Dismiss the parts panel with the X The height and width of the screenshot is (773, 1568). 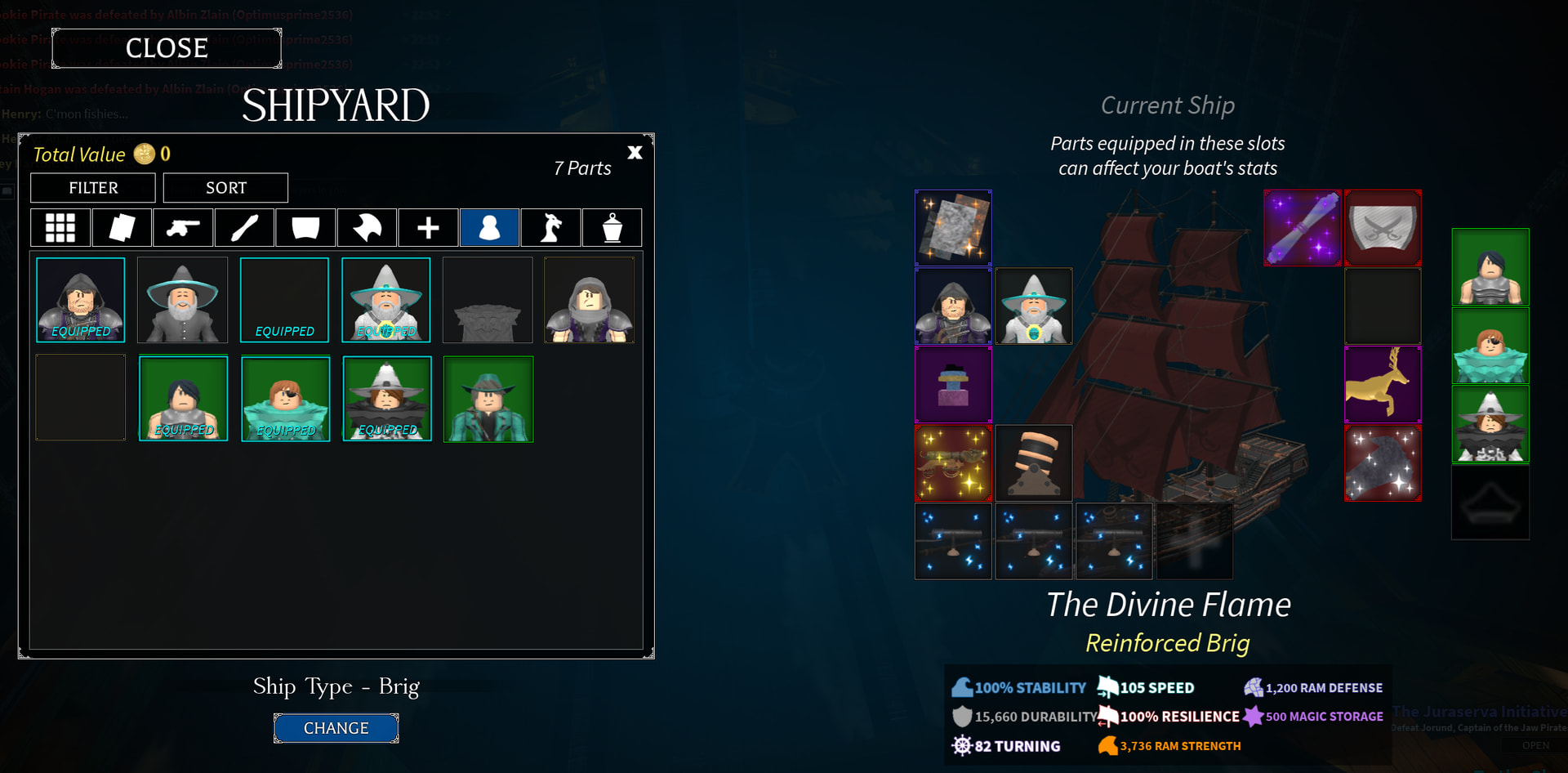[635, 153]
